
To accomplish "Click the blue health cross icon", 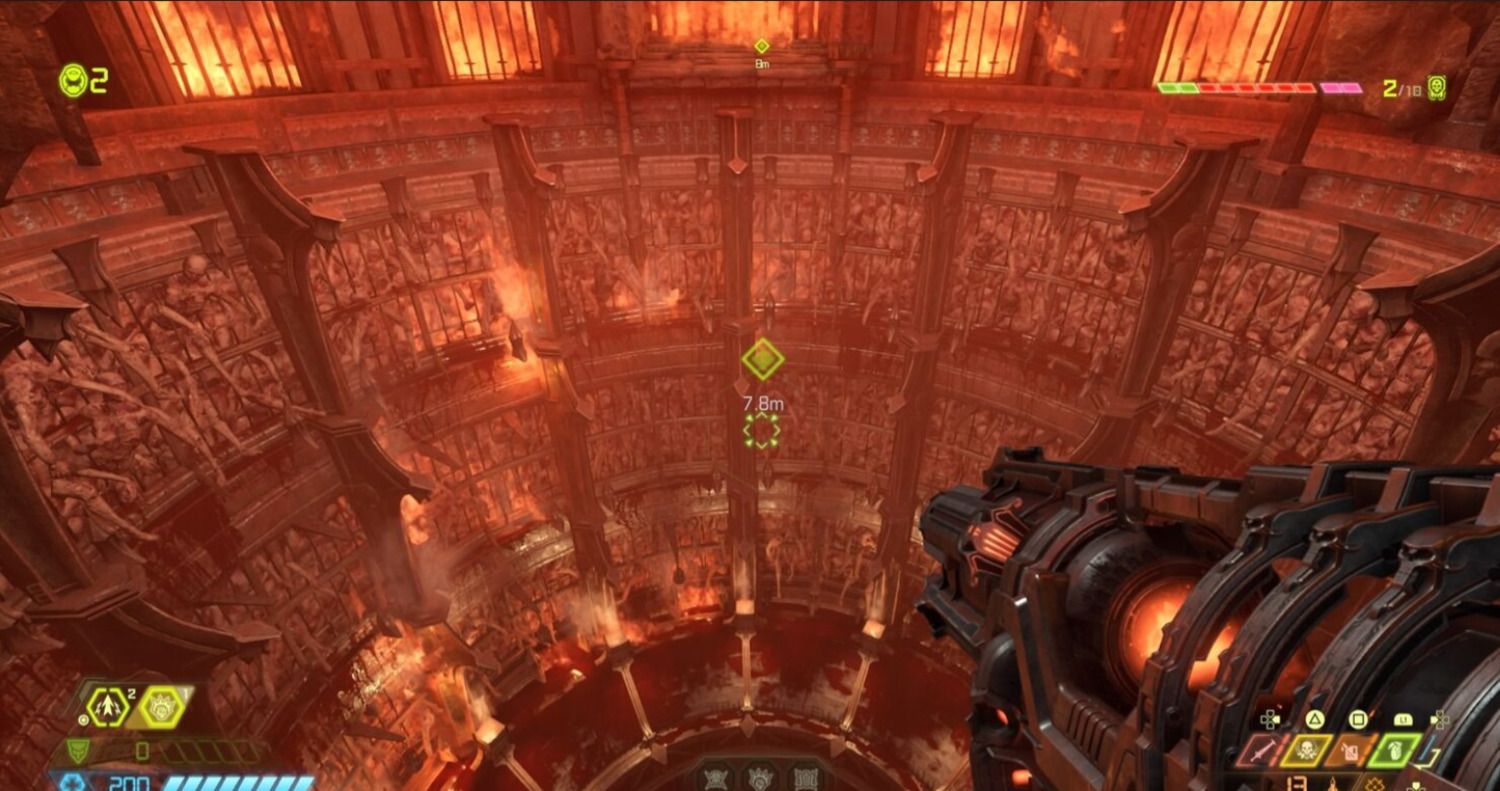I will (x=71, y=782).
